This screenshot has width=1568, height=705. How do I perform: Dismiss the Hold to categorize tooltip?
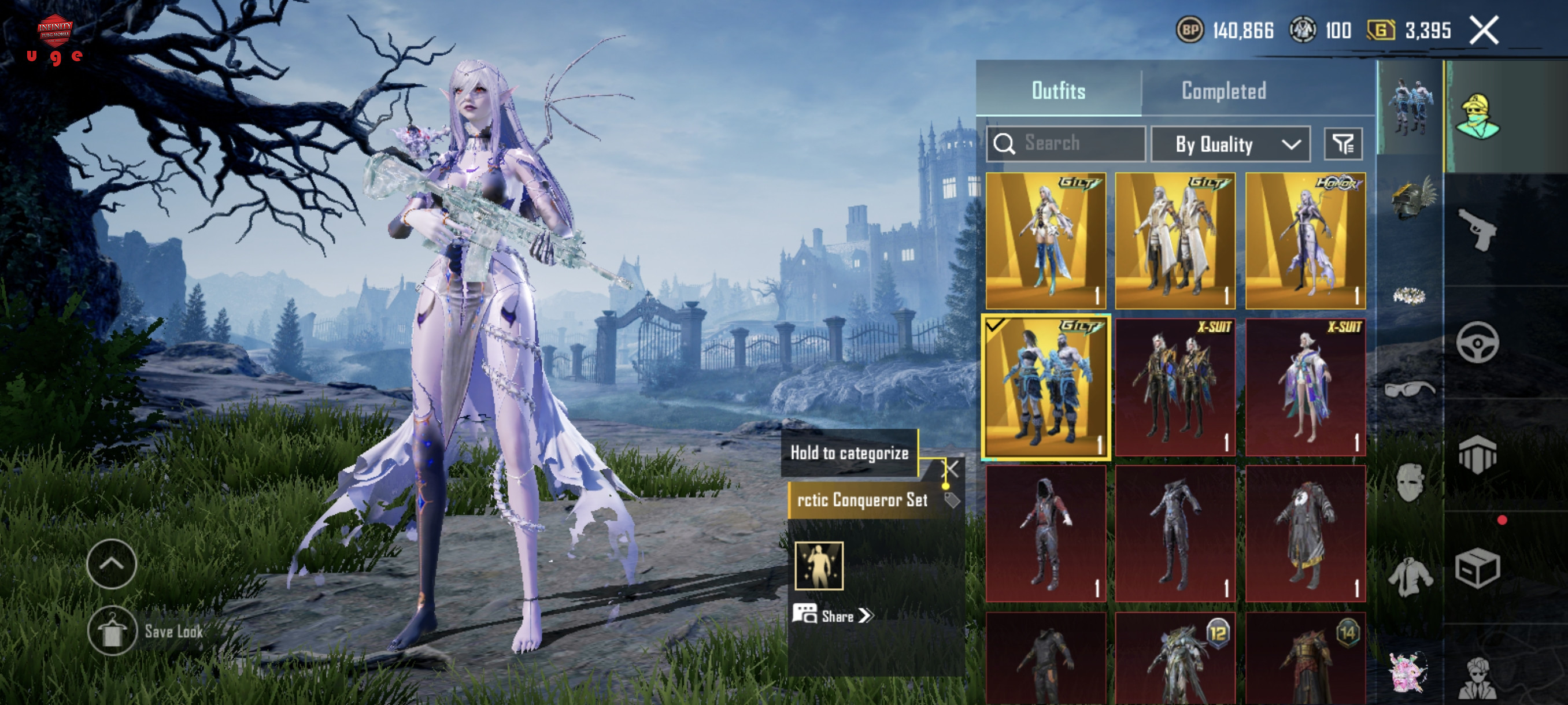click(x=951, y=469)
